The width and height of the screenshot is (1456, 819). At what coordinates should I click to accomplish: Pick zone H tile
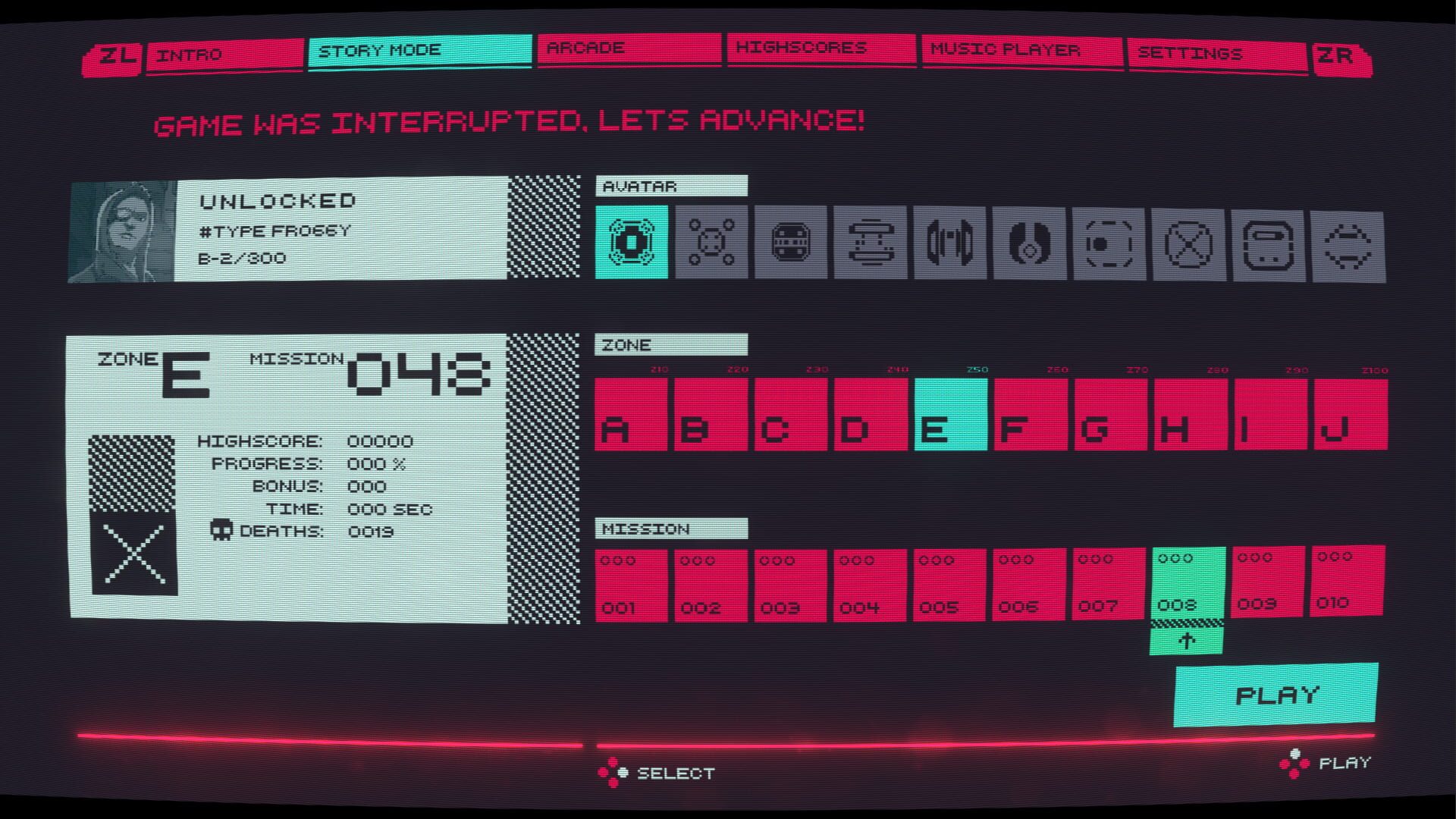[x=1191, y=415]
